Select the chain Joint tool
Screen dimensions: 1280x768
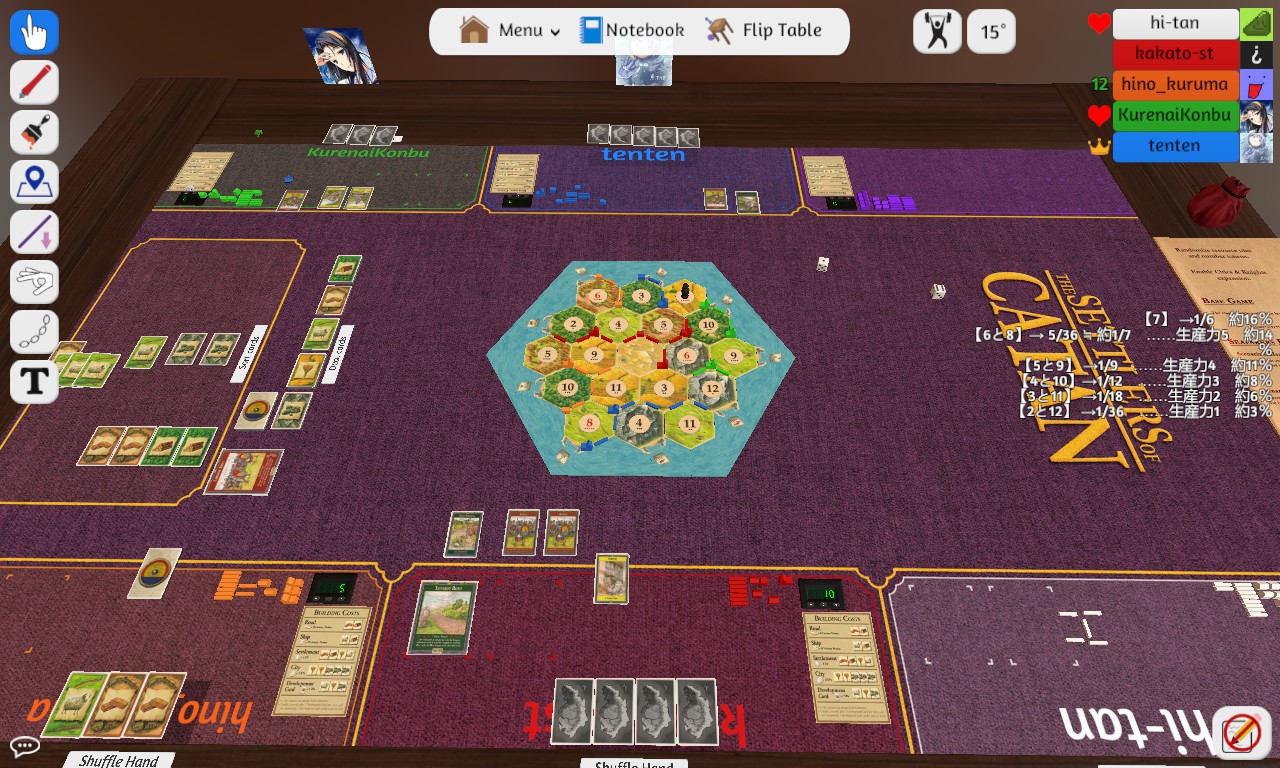pyautogui.click(x=33, y=331)
